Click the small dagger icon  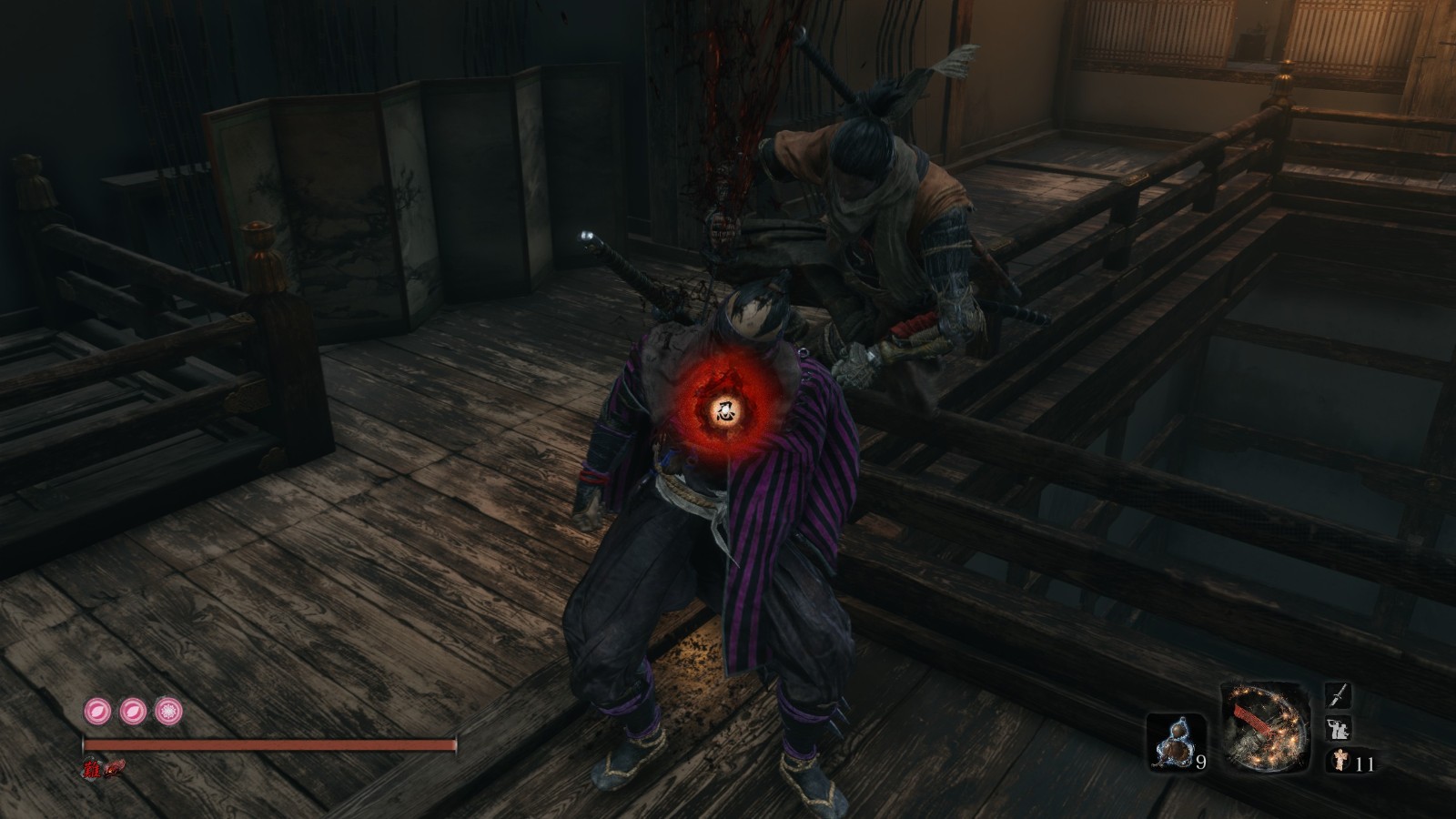tap(1339, 697)
